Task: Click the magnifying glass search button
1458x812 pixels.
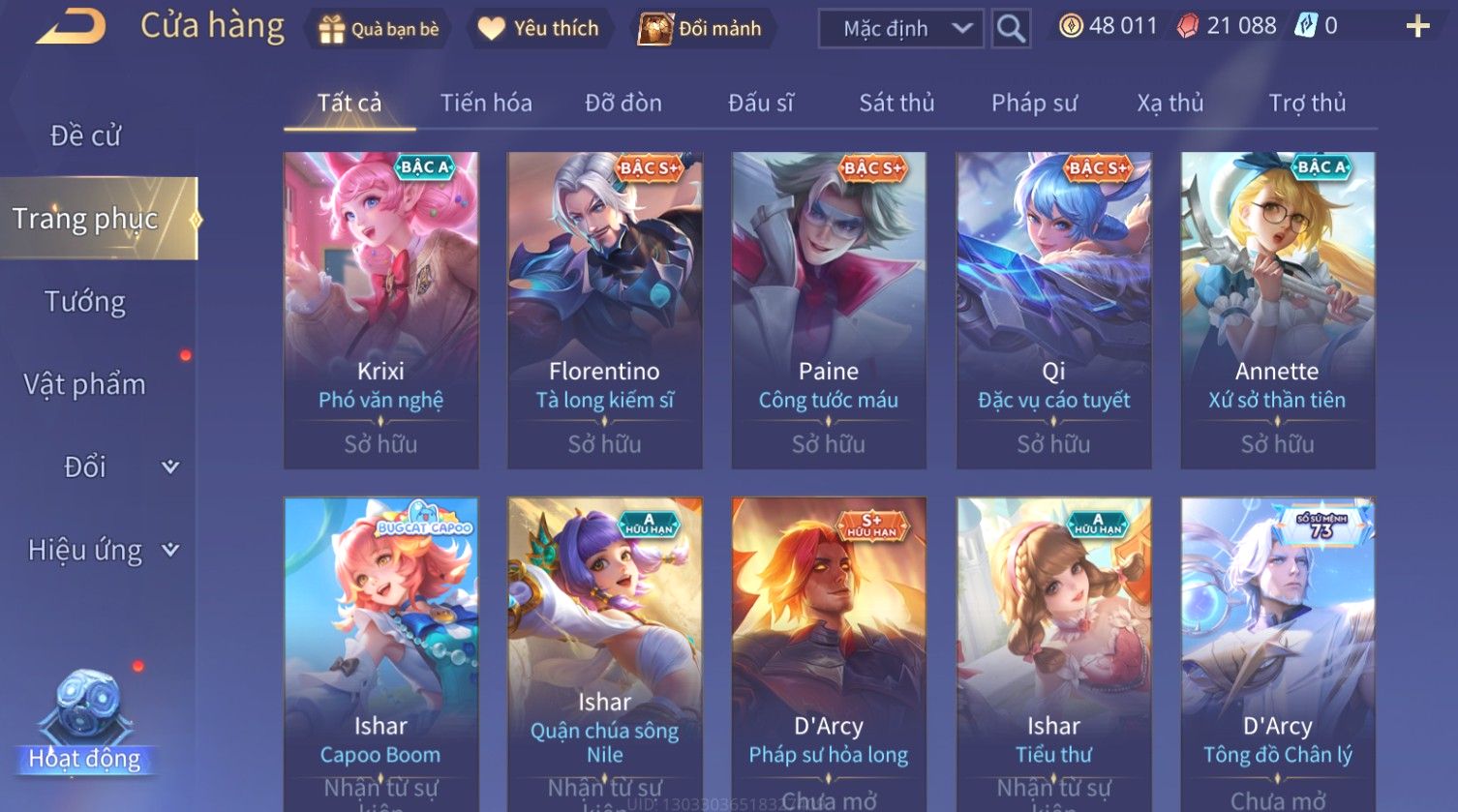Action: [x=1011, y=29]
